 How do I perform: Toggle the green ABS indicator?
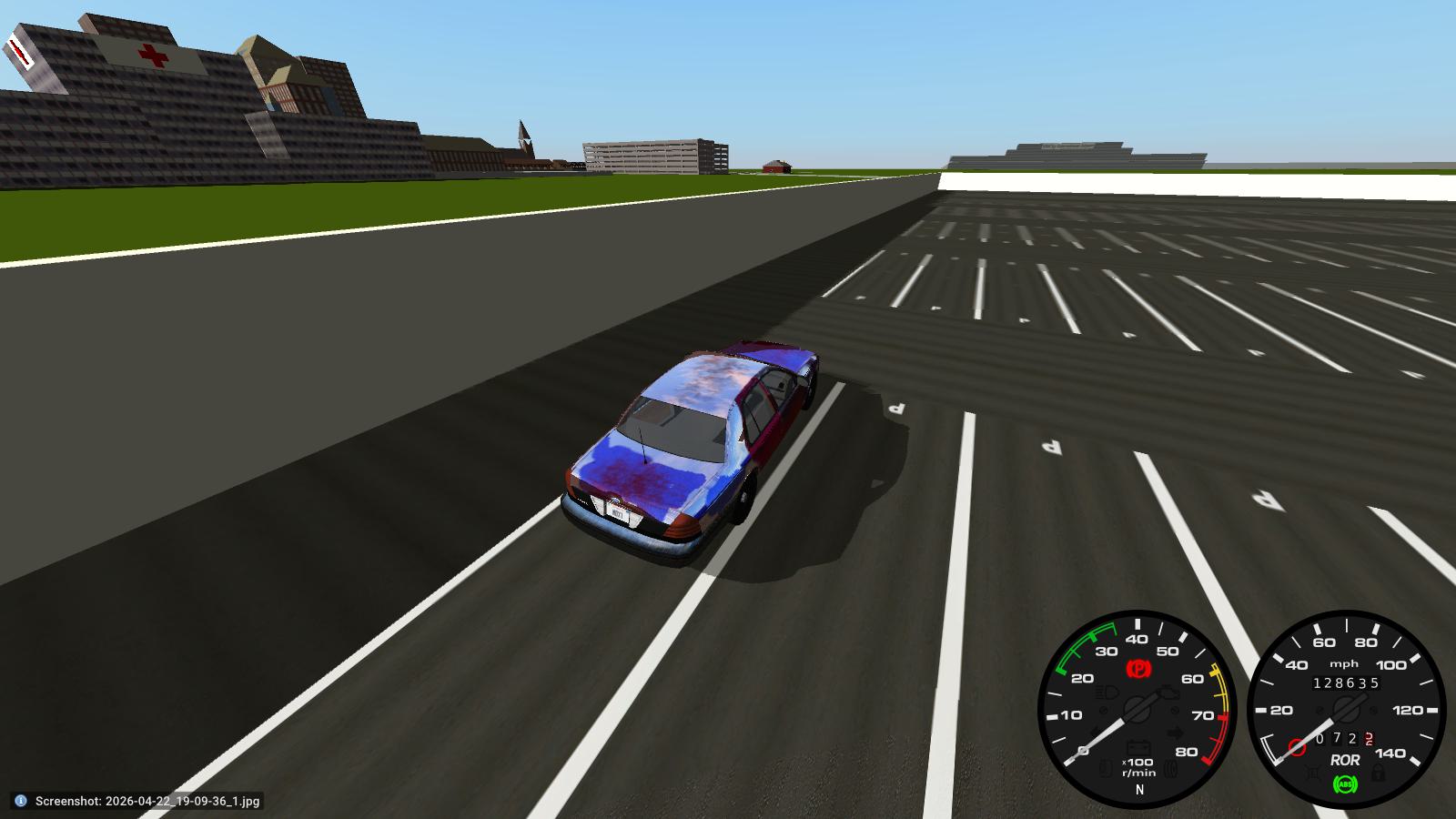click(1346, 784)
